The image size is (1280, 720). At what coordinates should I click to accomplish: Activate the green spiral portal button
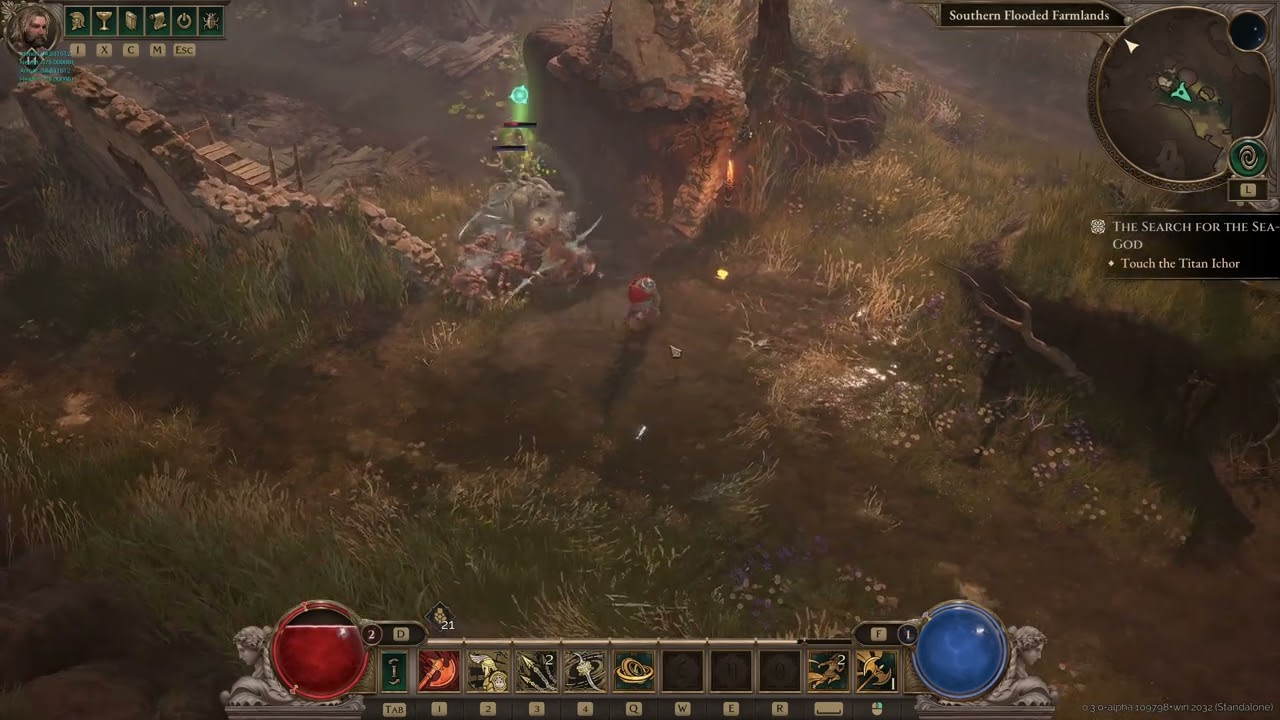pyautogui.click(x=1248, y=158)
